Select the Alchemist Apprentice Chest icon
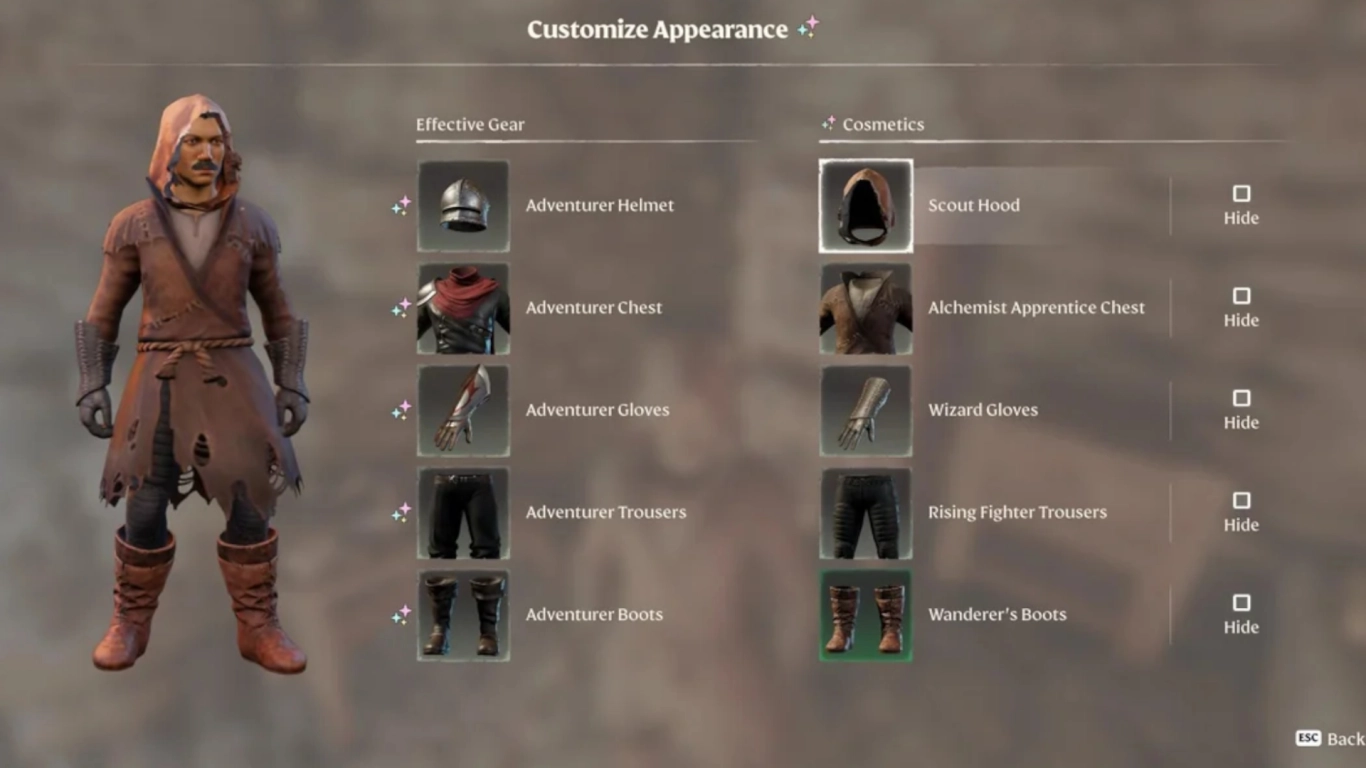 (x=865, y=307)
